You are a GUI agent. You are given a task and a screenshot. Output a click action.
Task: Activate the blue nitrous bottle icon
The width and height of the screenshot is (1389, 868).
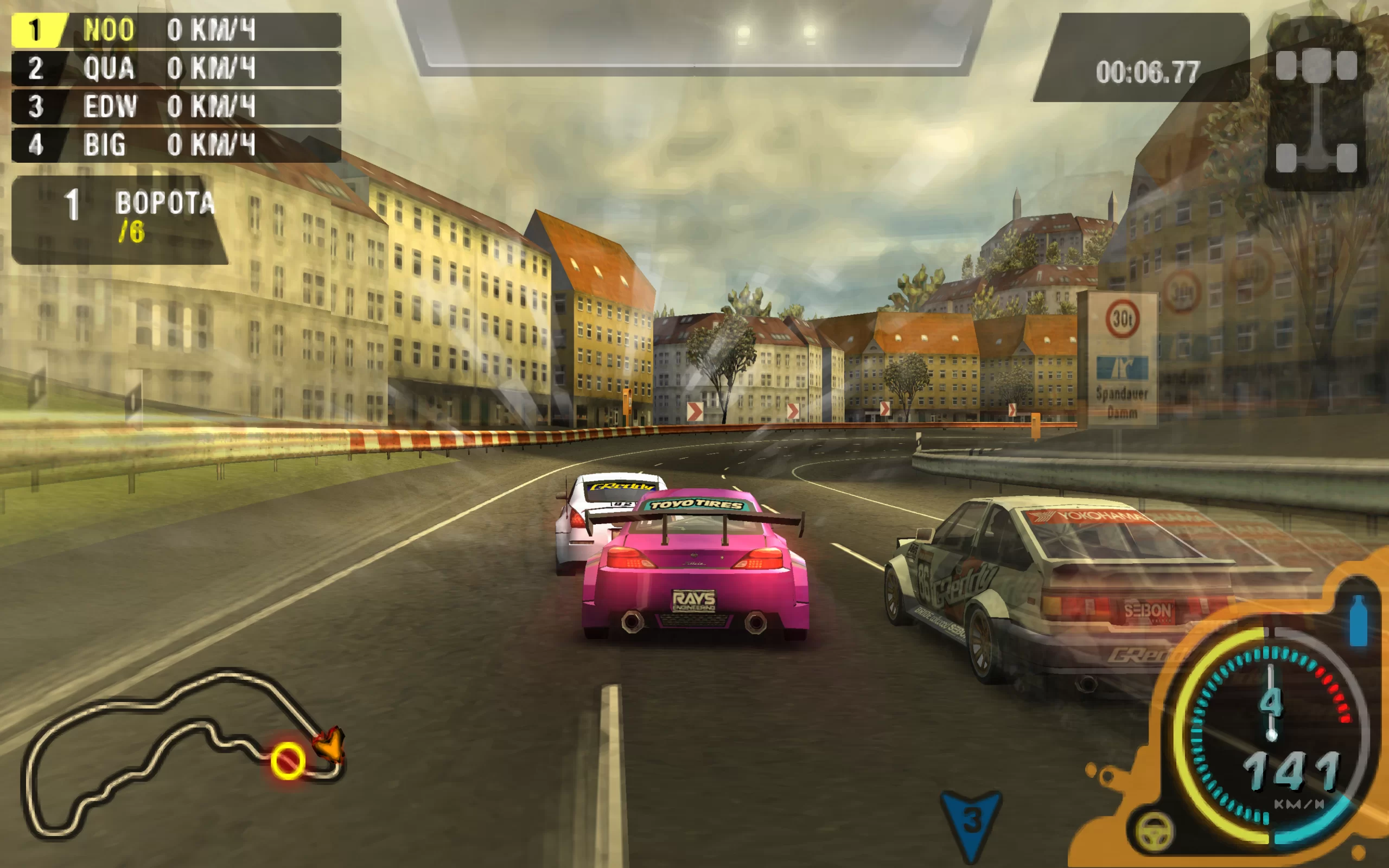tap(1358, 621)
